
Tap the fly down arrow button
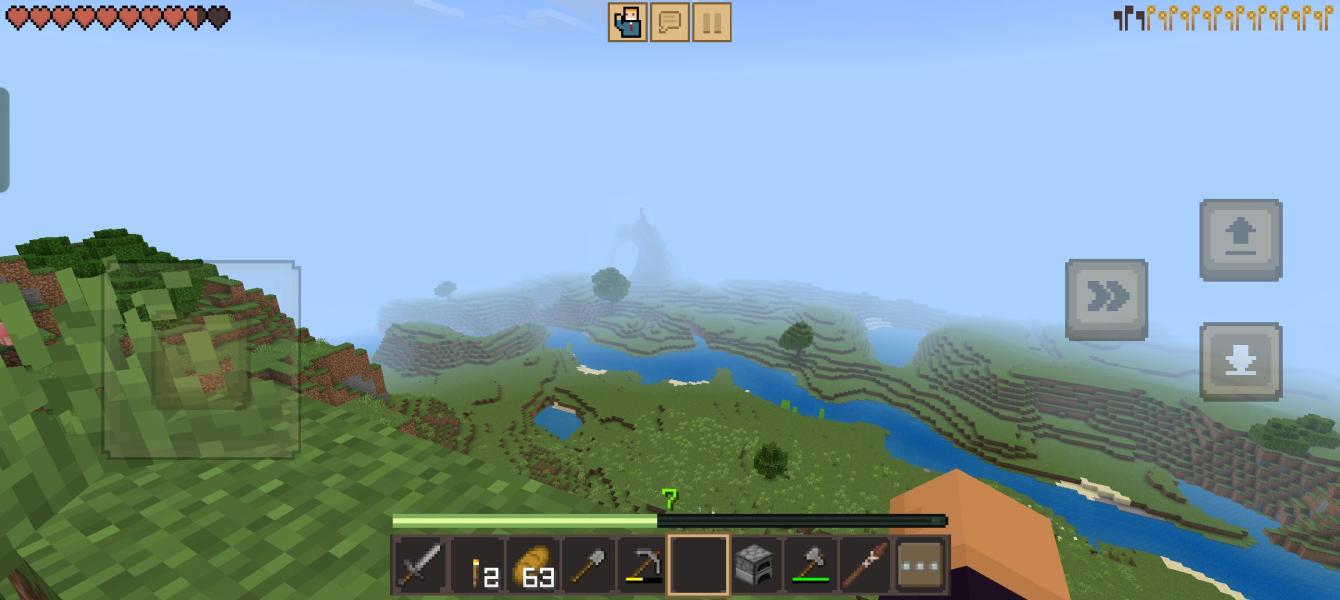1240,361
